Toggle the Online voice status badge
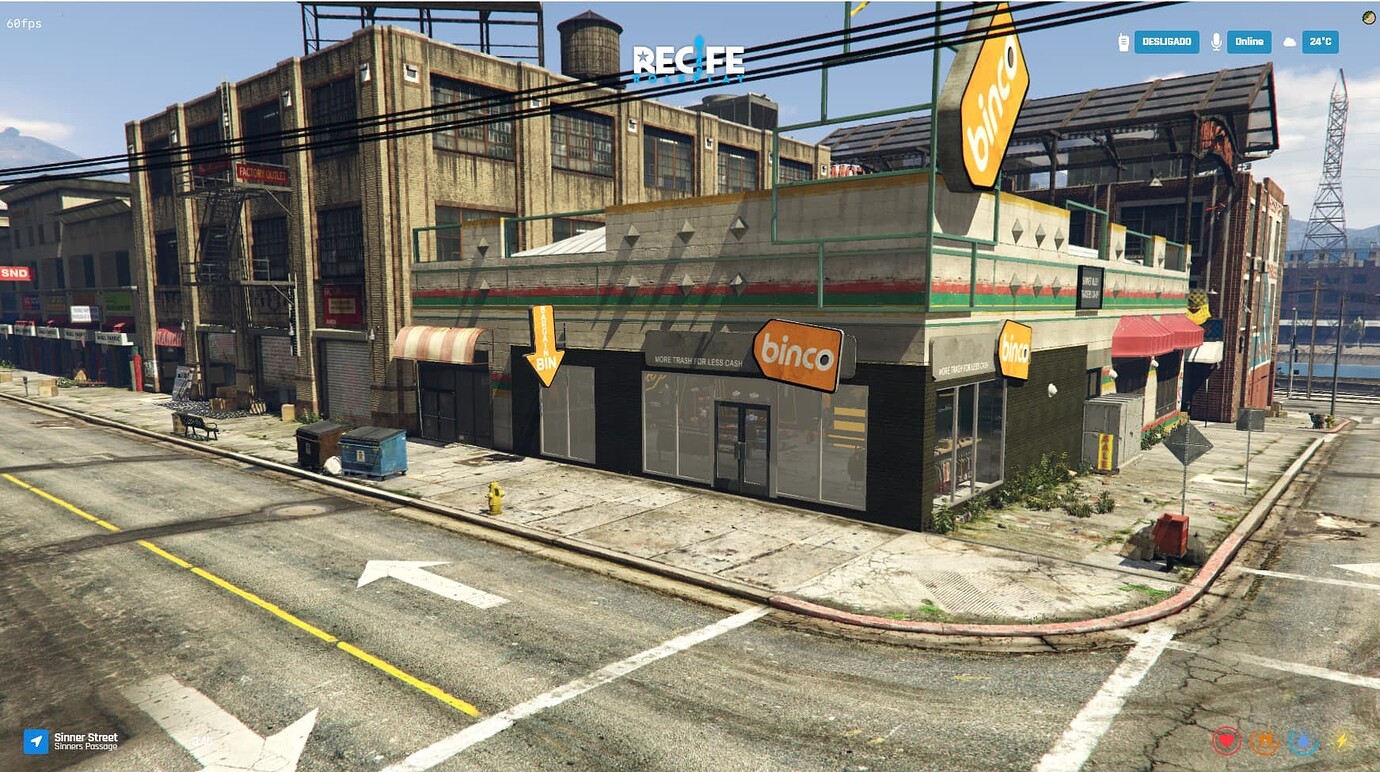1380x772 pixels. tap(1248, 42)
